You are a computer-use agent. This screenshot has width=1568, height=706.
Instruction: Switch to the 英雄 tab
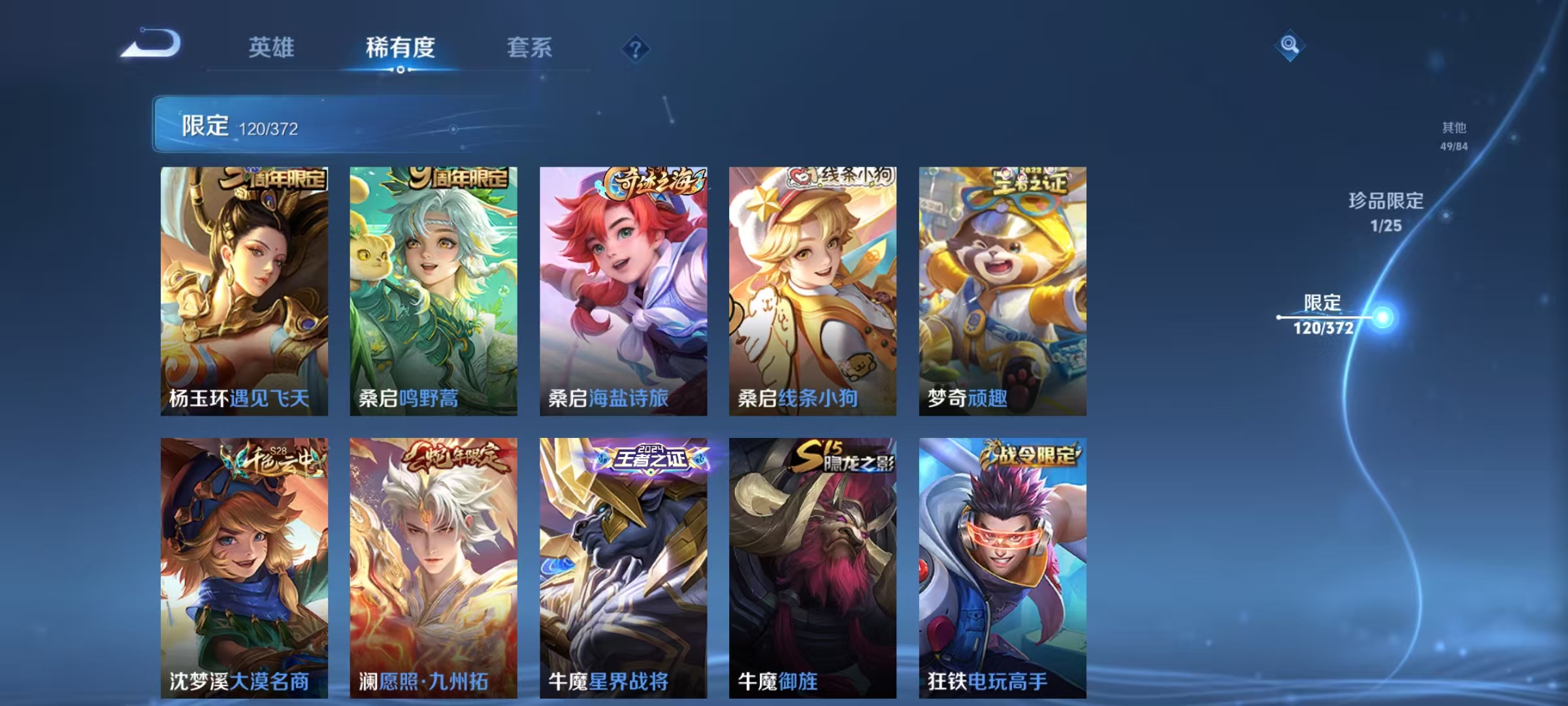coord(272,47)
